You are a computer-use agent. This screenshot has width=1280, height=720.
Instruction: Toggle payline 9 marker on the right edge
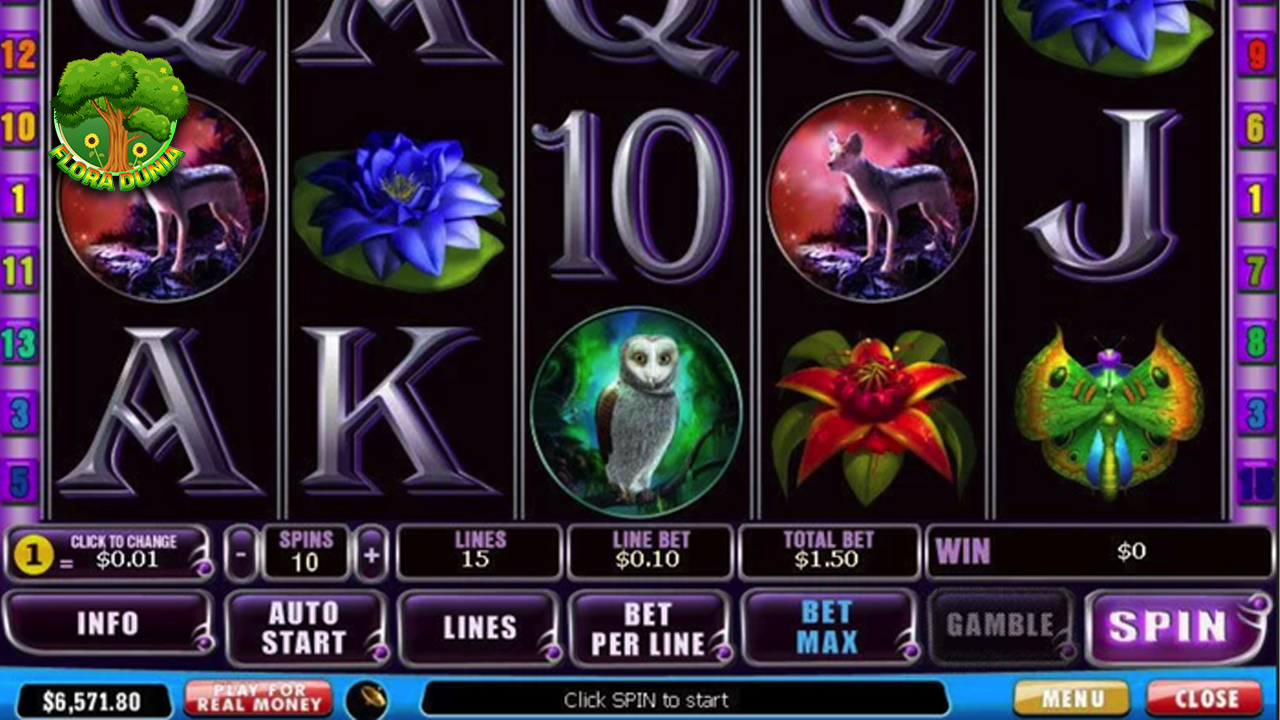(1262, 55)
